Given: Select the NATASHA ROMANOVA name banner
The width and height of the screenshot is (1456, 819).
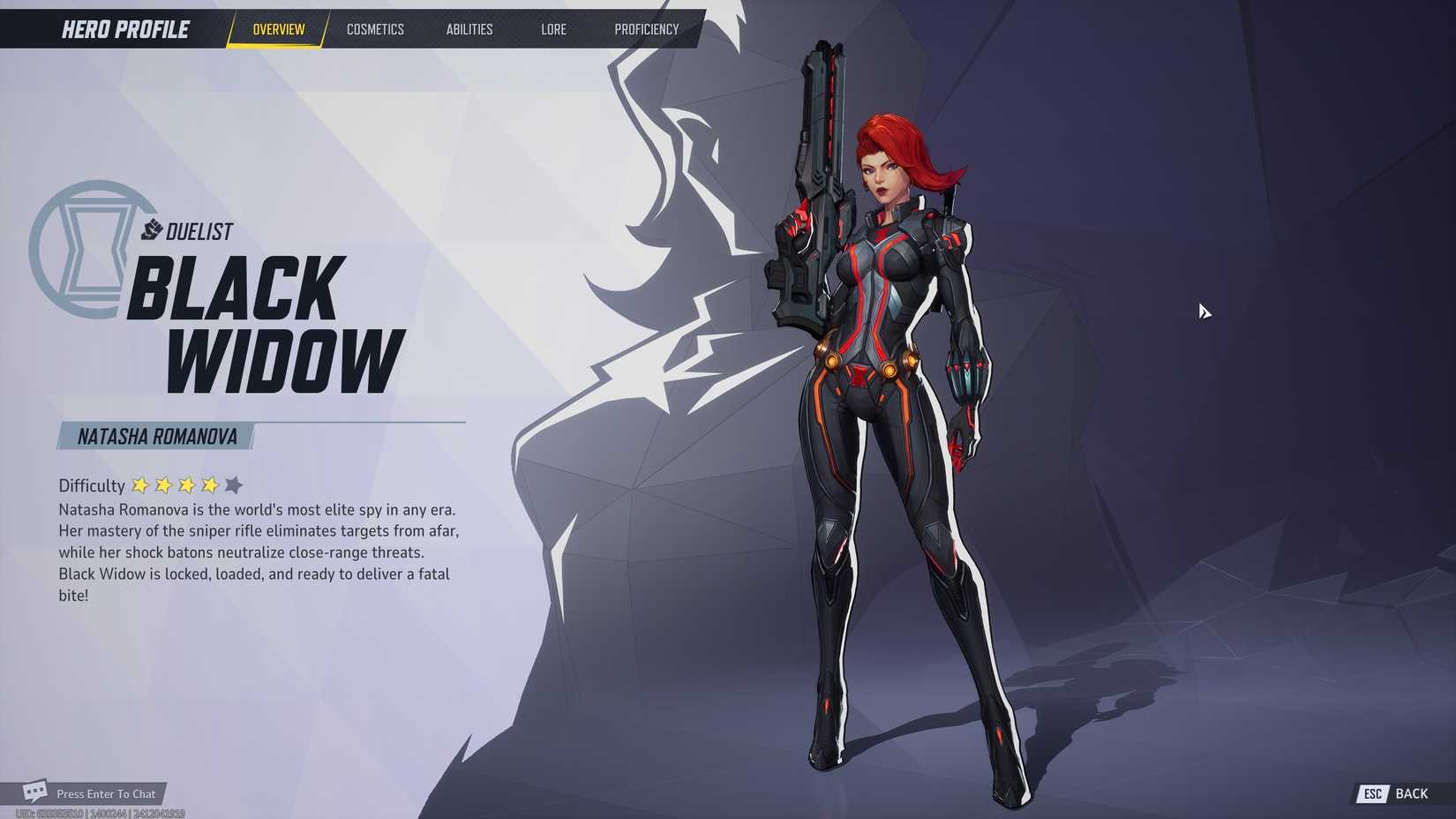Looking at the screenshot, I should point(157,434).
